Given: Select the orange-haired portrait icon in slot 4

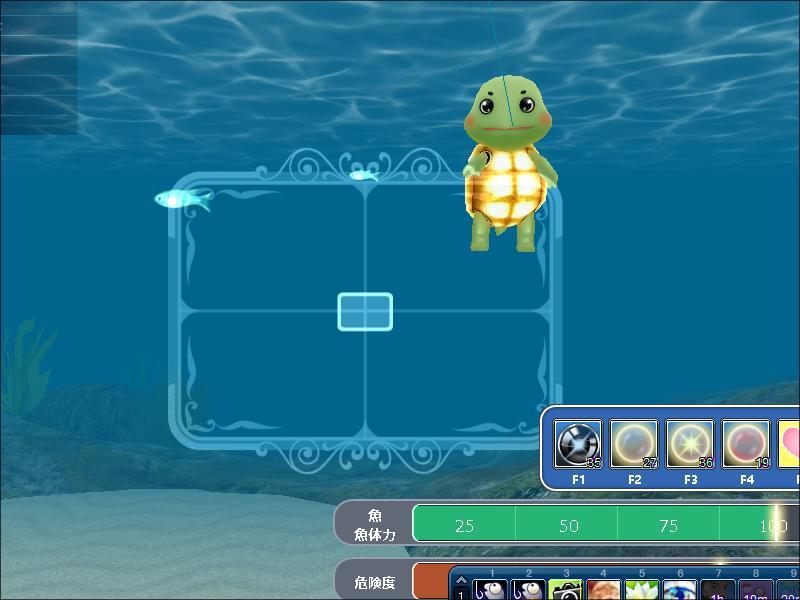Looking at the screenshot, I should (604, 591).
